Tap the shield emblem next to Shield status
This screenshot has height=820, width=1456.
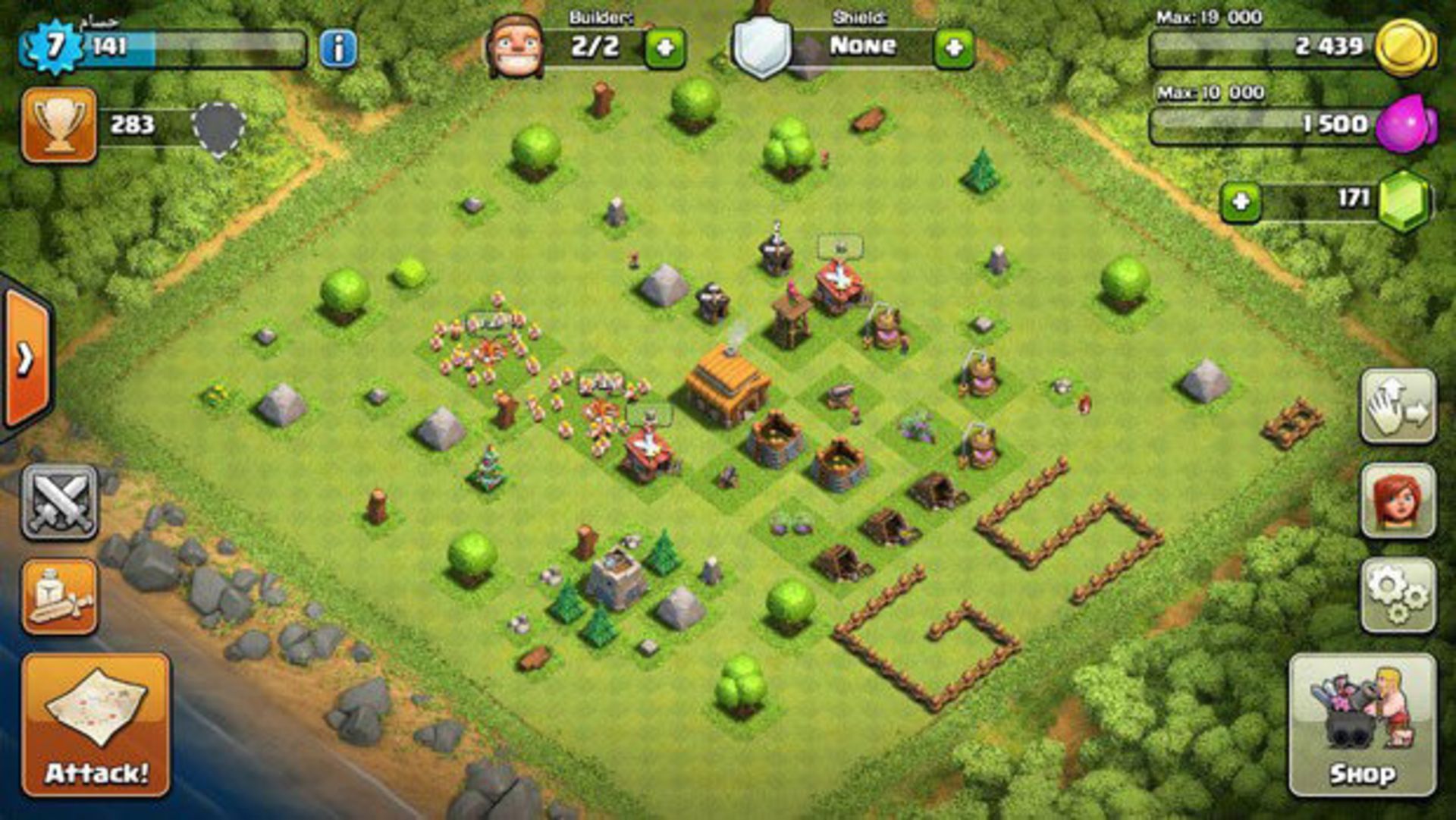[x=763, y=47]
